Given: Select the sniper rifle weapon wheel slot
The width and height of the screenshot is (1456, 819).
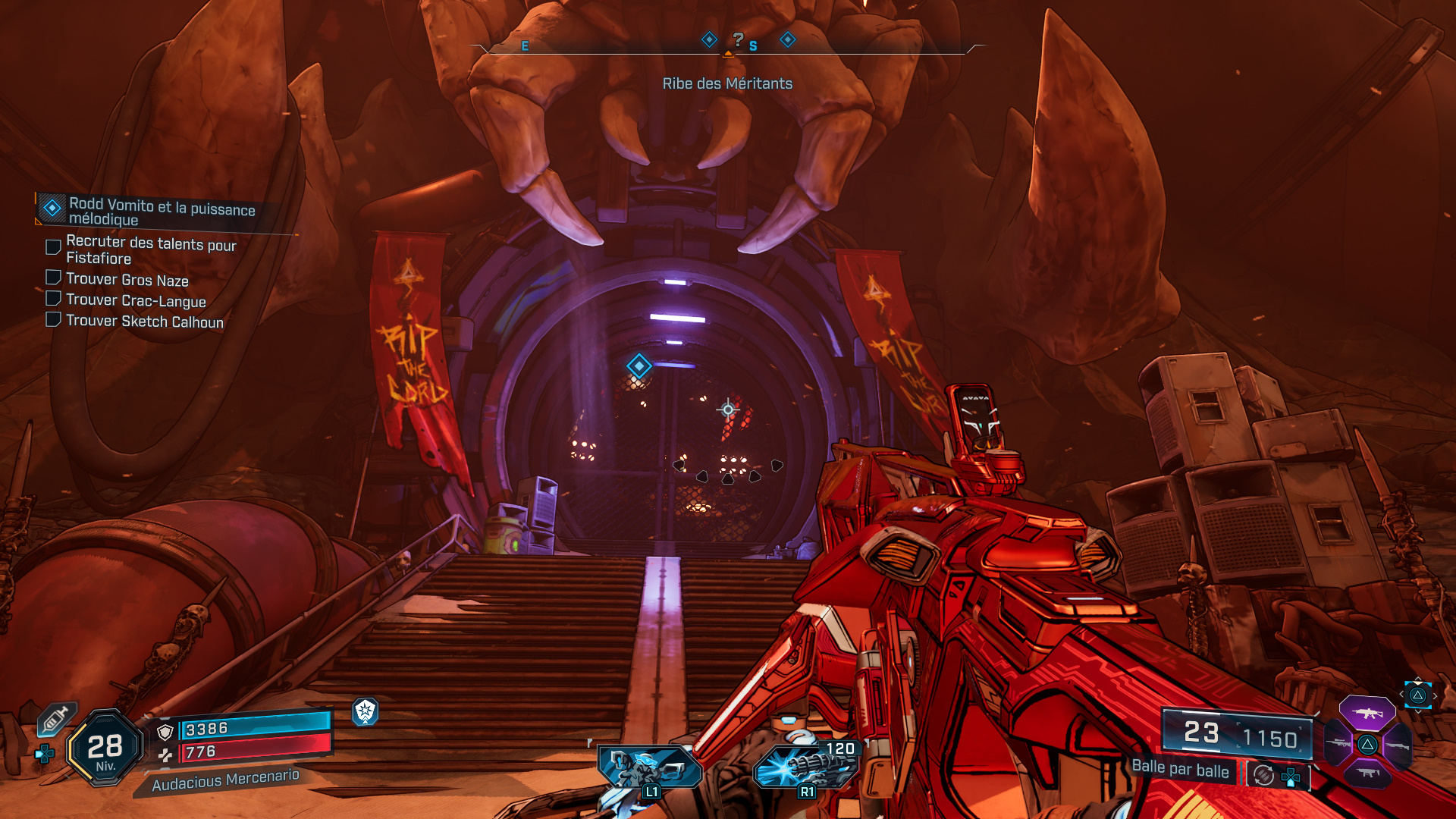Looking at the screenshot, I should tap(1336, 744).
